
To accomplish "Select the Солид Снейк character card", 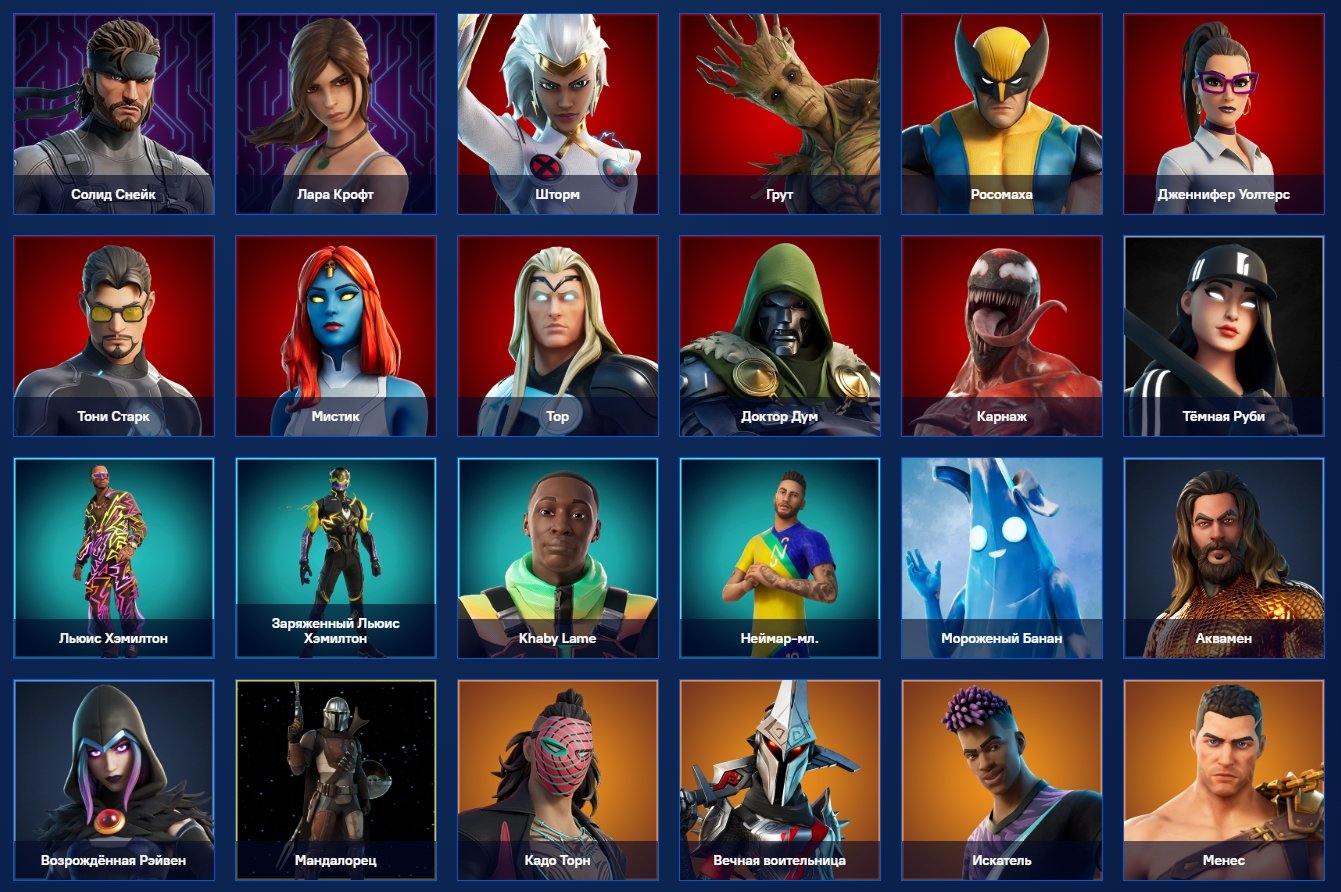I will point(112,110).
